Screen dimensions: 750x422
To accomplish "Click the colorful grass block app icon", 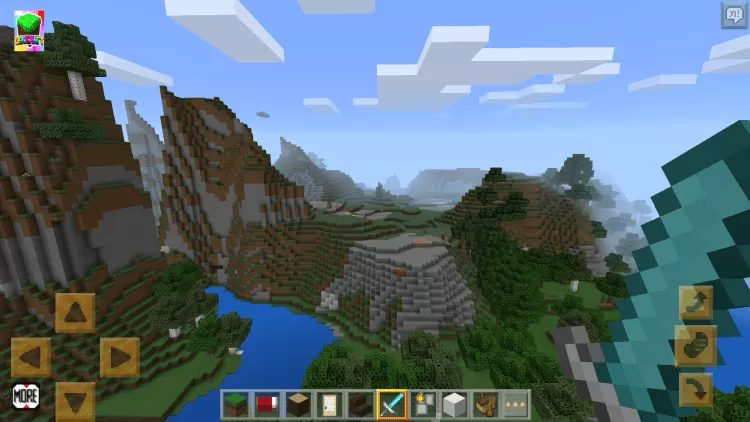I will [x=29, y=31].
